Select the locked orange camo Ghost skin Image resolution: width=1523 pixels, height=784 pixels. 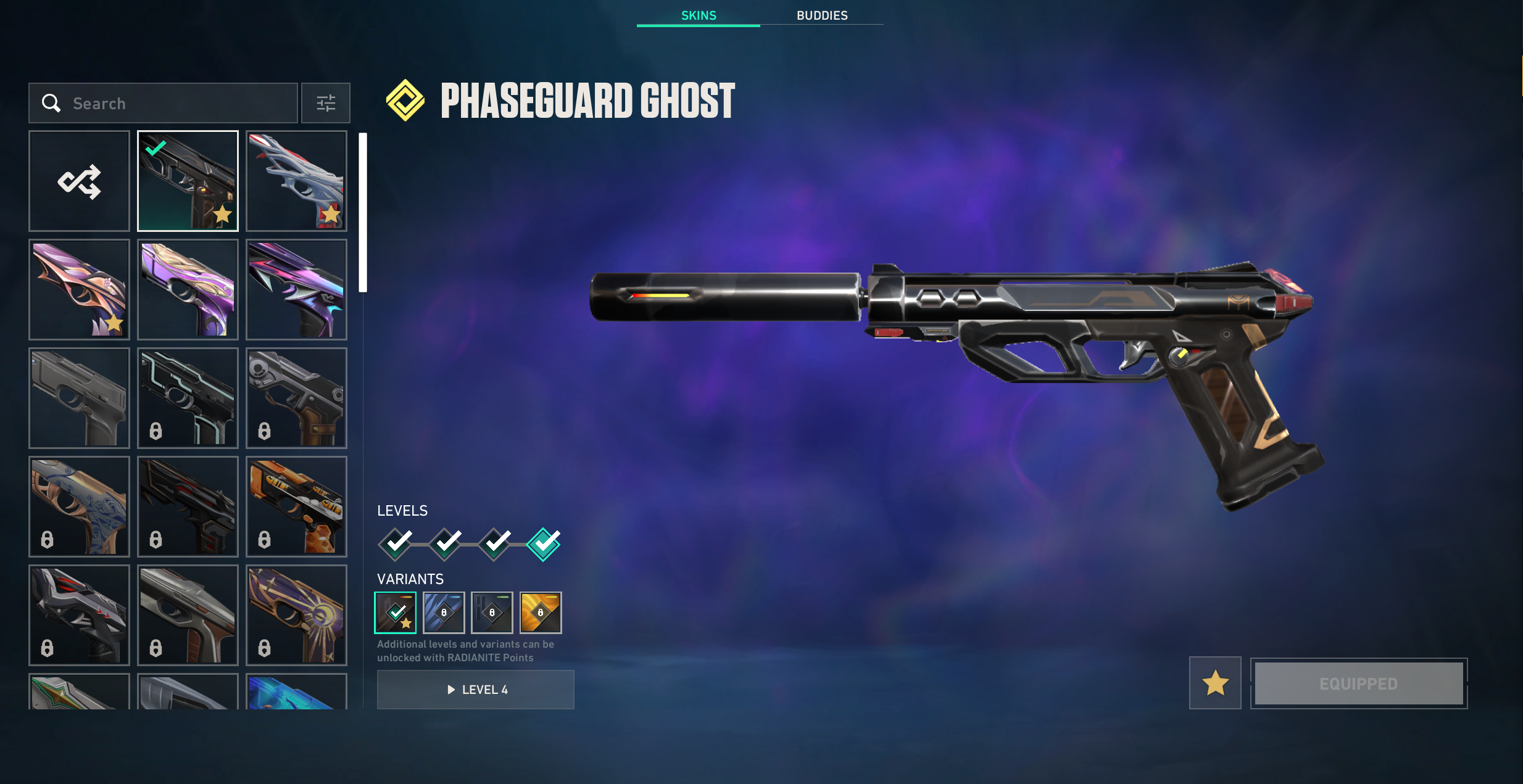coord(296,506)
